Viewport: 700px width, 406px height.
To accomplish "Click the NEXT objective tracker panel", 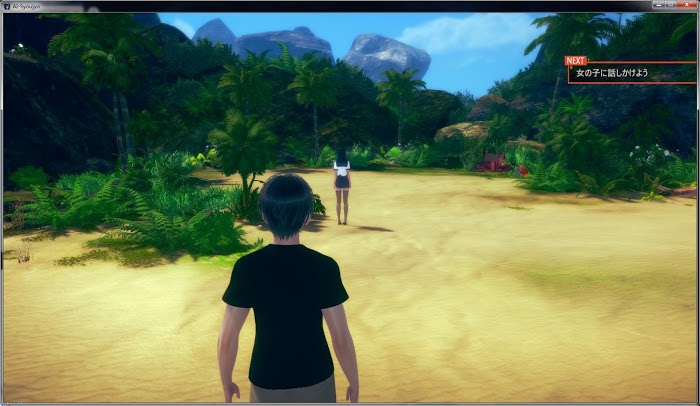I will [x=632, y=73].
